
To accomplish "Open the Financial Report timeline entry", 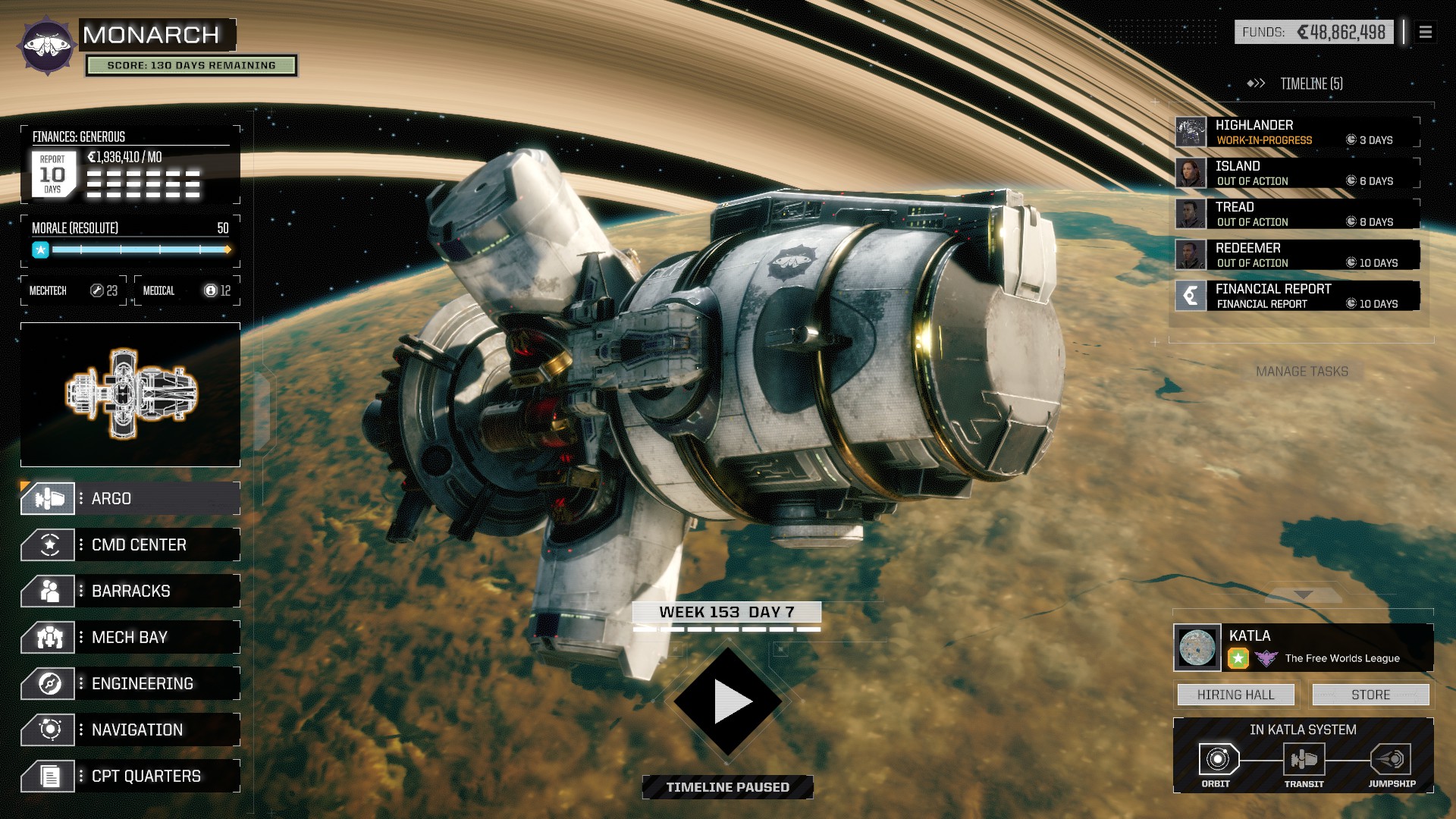I will coord(1297,296).
